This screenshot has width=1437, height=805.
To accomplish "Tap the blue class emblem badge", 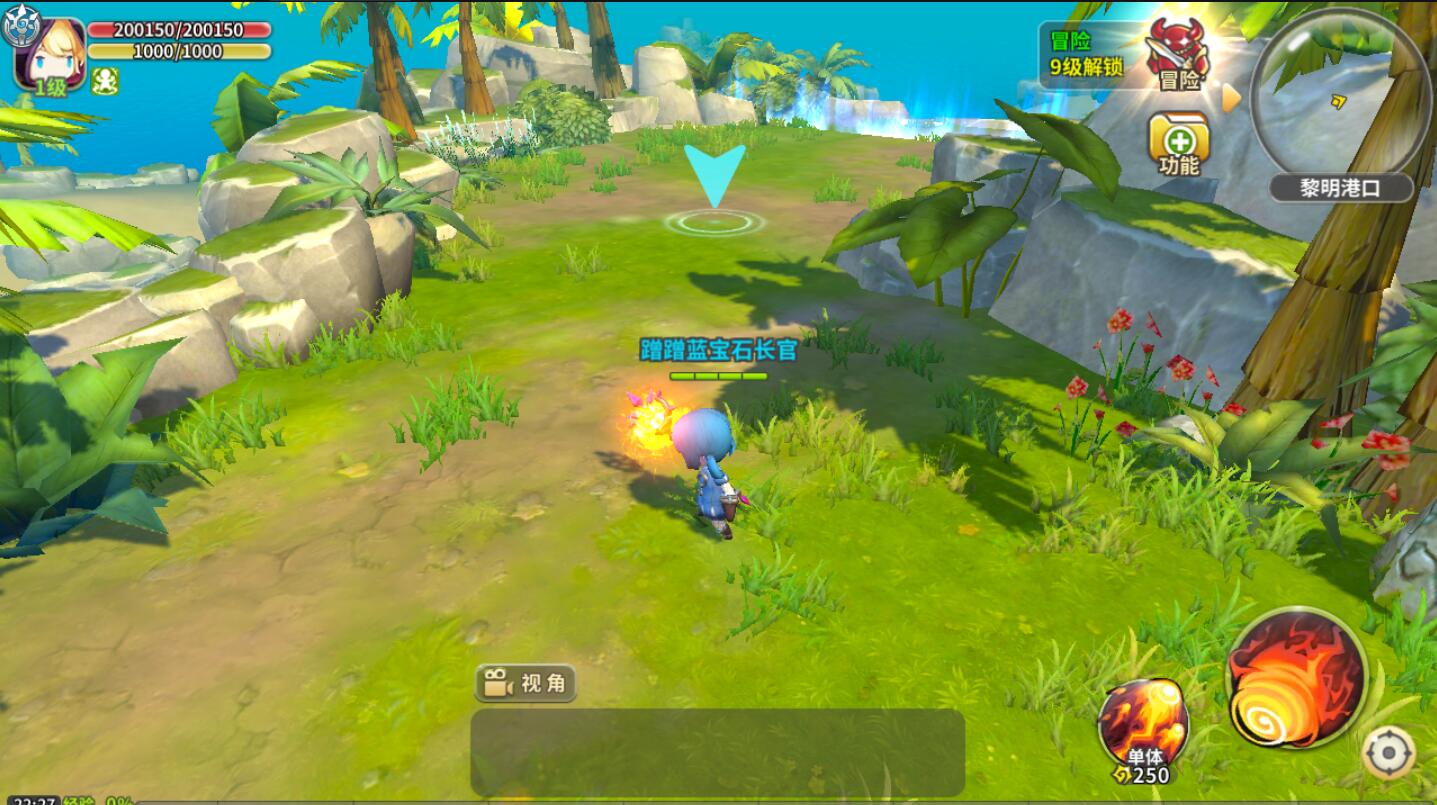I will 18,27.
